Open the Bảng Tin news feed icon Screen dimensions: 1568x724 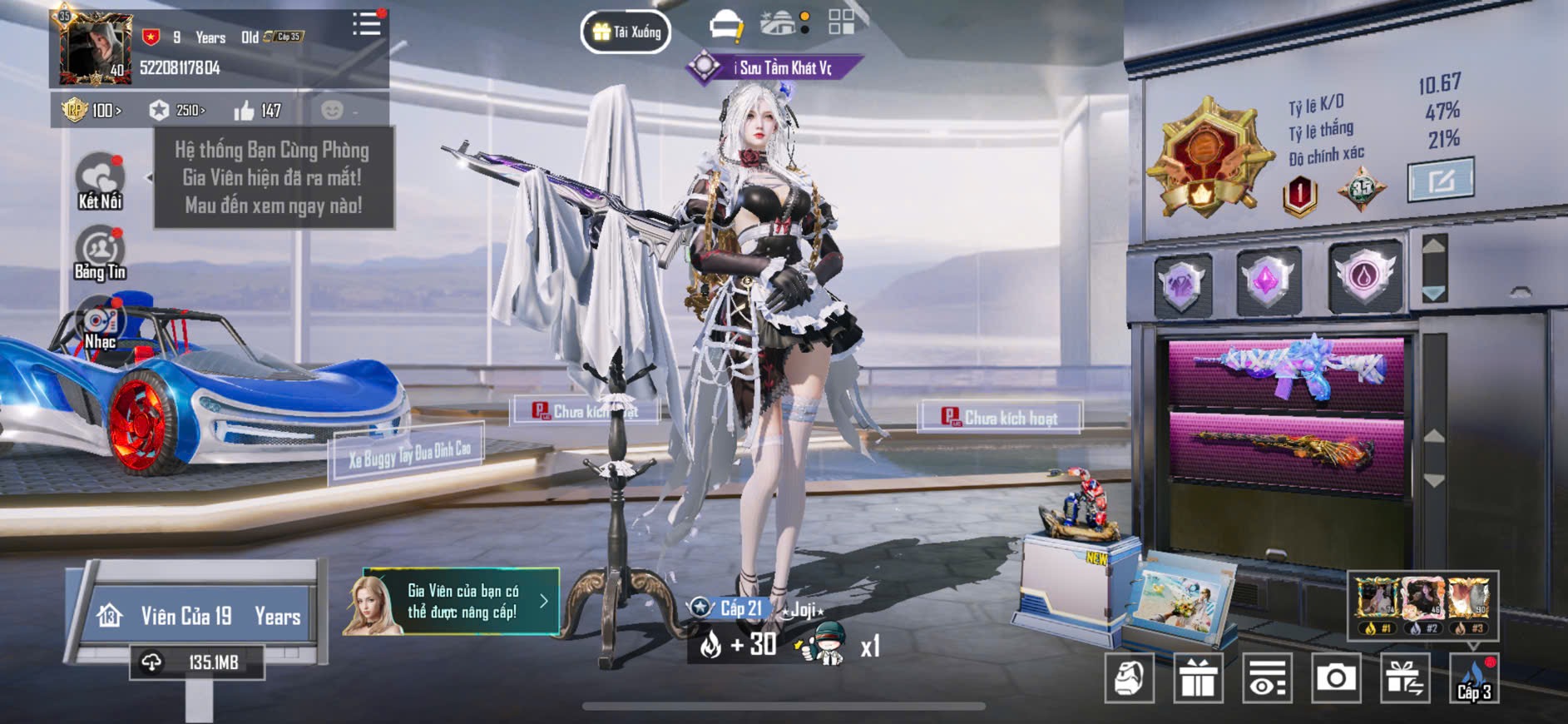[100, 254]
